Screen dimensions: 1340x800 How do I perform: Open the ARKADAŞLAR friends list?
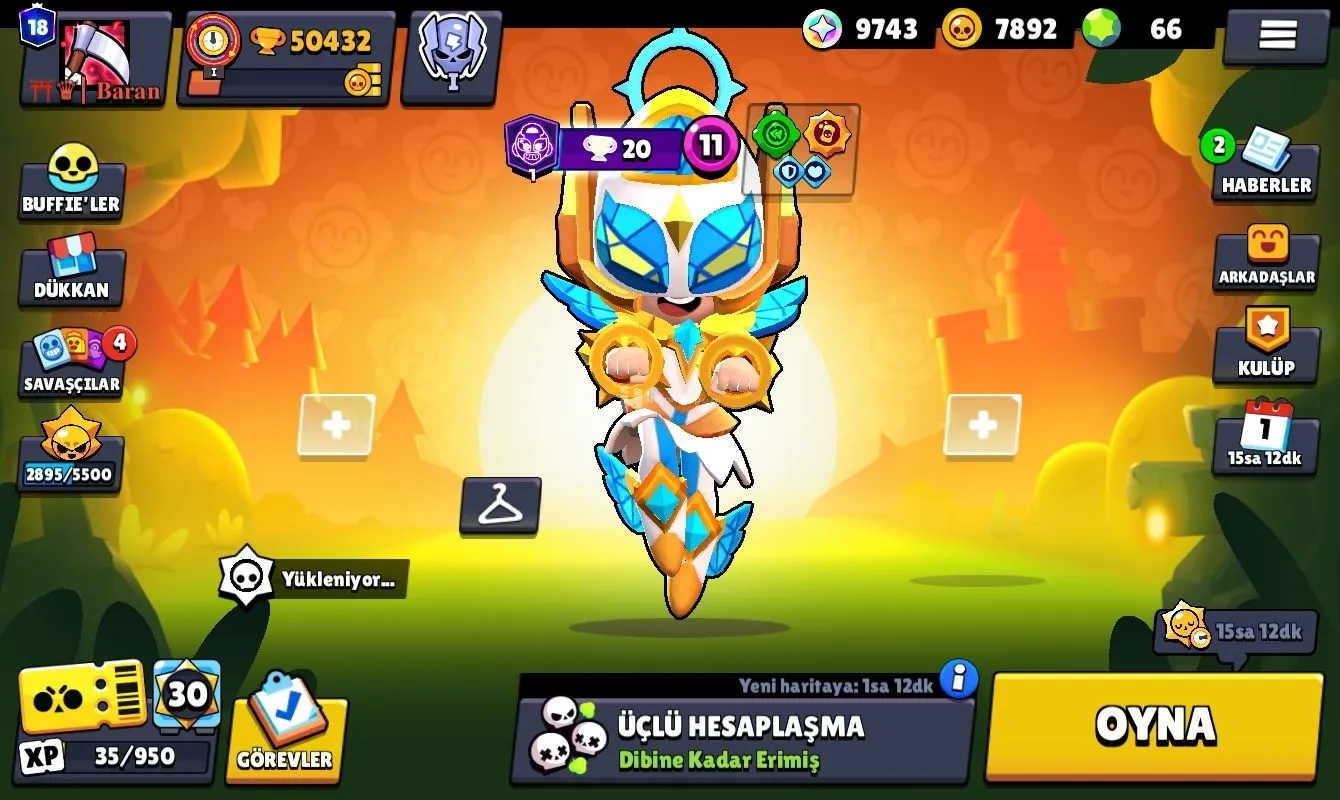pos(1266,258)
